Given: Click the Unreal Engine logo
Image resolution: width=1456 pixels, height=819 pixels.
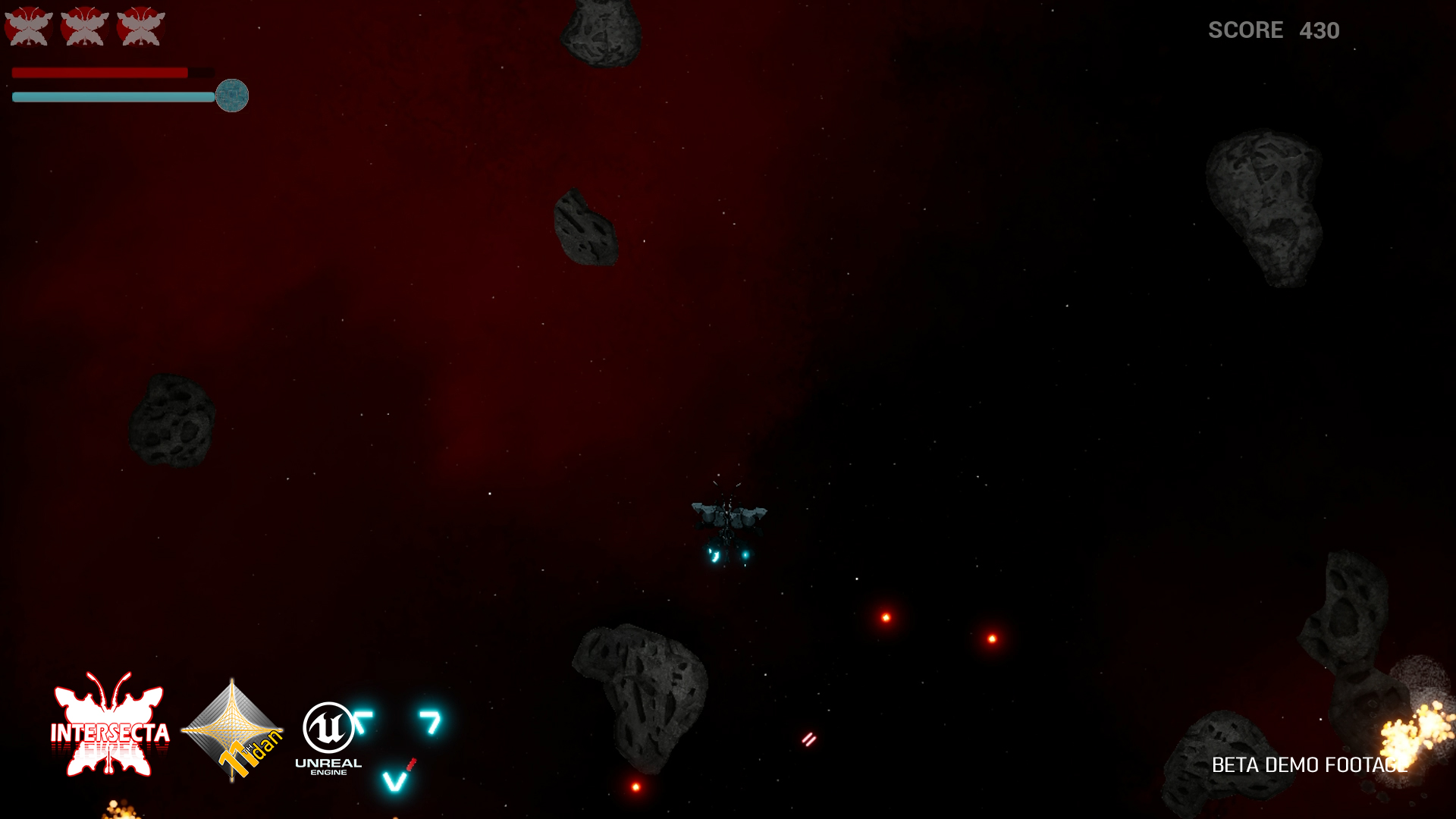Looking at the screenshot, I should tap(328, 736).
